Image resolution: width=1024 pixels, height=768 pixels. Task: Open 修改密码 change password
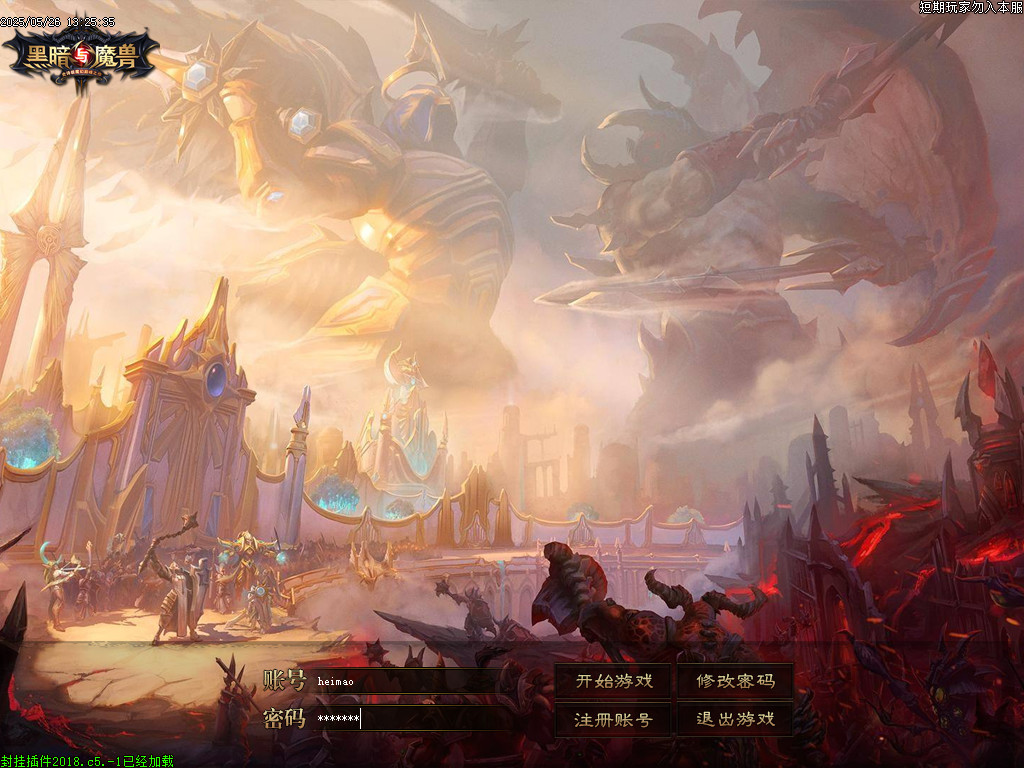(x=735, y=681)
